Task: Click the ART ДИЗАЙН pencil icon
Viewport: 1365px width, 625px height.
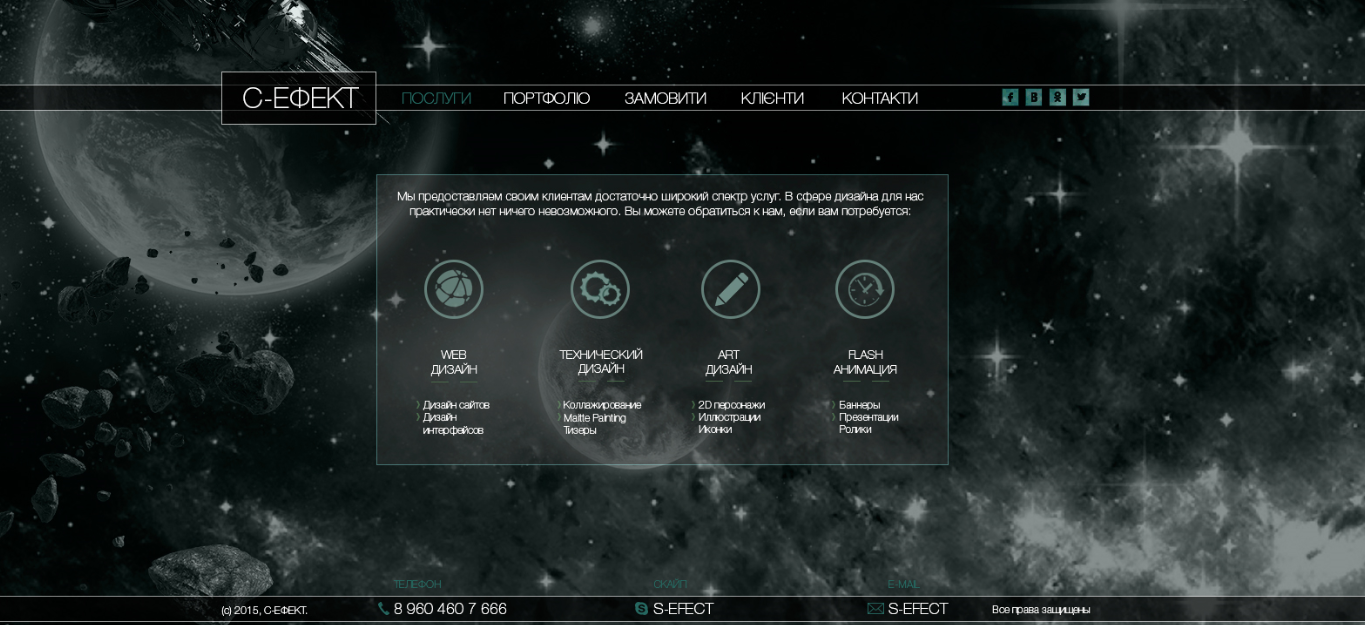Action: pos(731,290)
